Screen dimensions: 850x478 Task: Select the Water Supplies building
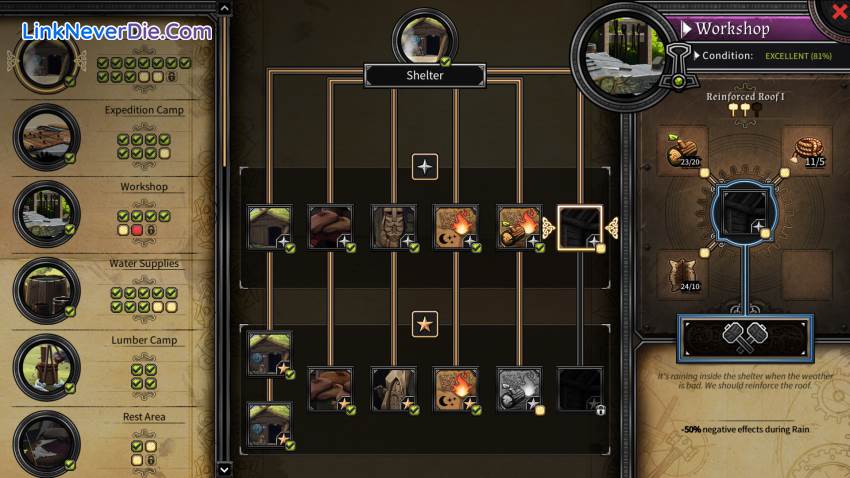tap(47, 290)
